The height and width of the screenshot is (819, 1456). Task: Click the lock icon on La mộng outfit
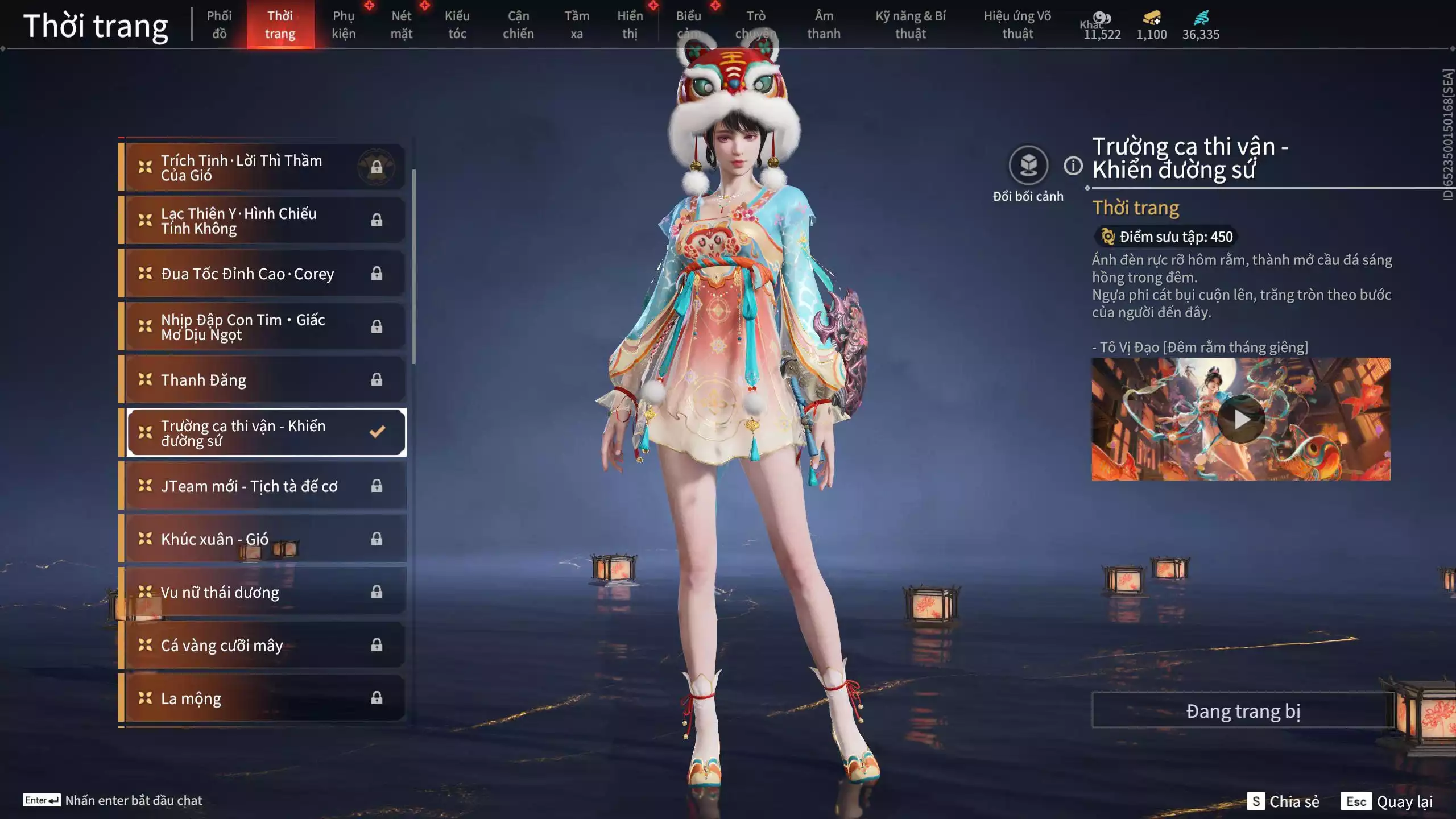pyautogui.click(x=377, y=698)
